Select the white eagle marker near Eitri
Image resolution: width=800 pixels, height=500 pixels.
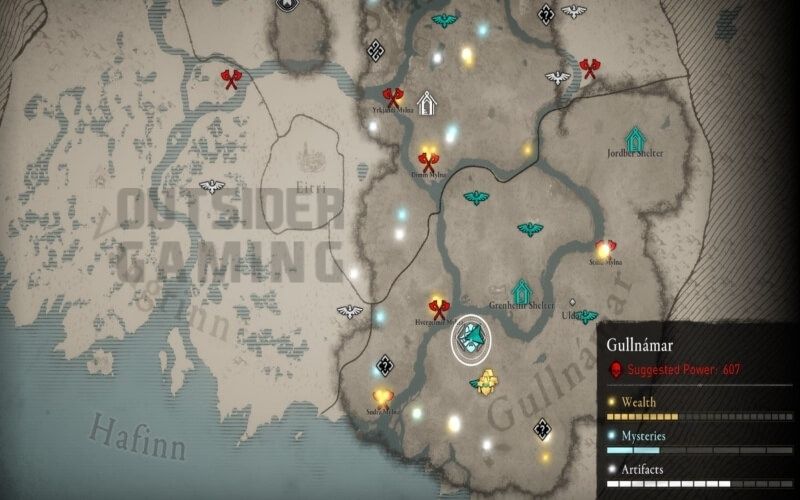click(x=211, y=186)
